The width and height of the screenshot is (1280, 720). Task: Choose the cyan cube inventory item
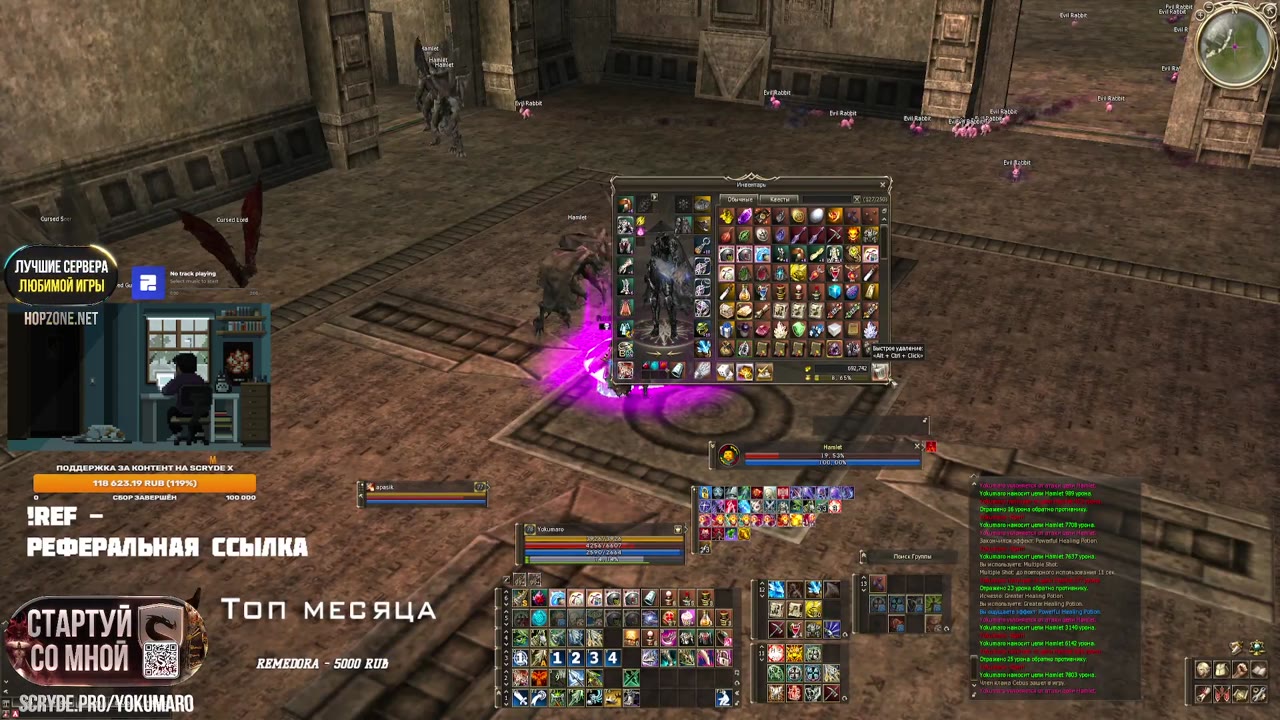834,292
